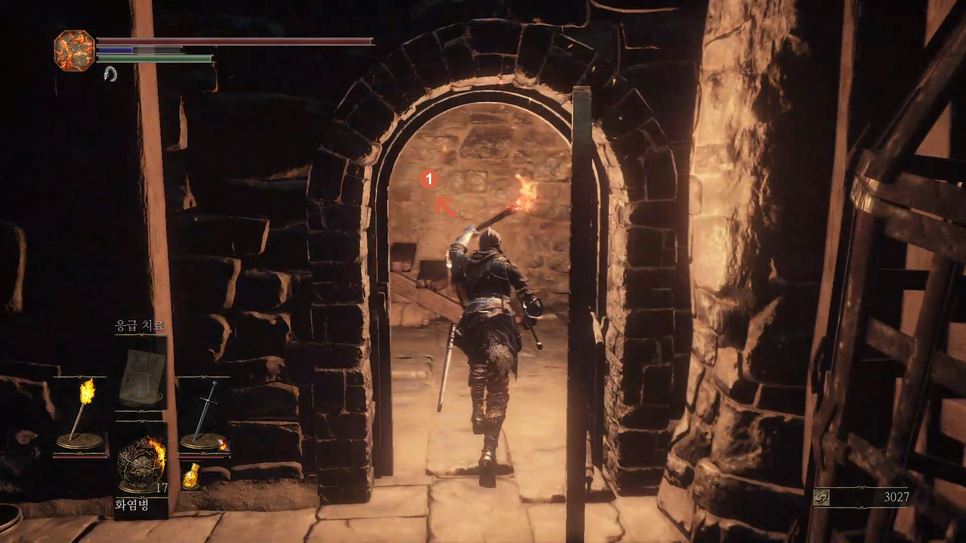Select the healing spell scroll slot
966x543 pixels.
pos(141,377)
